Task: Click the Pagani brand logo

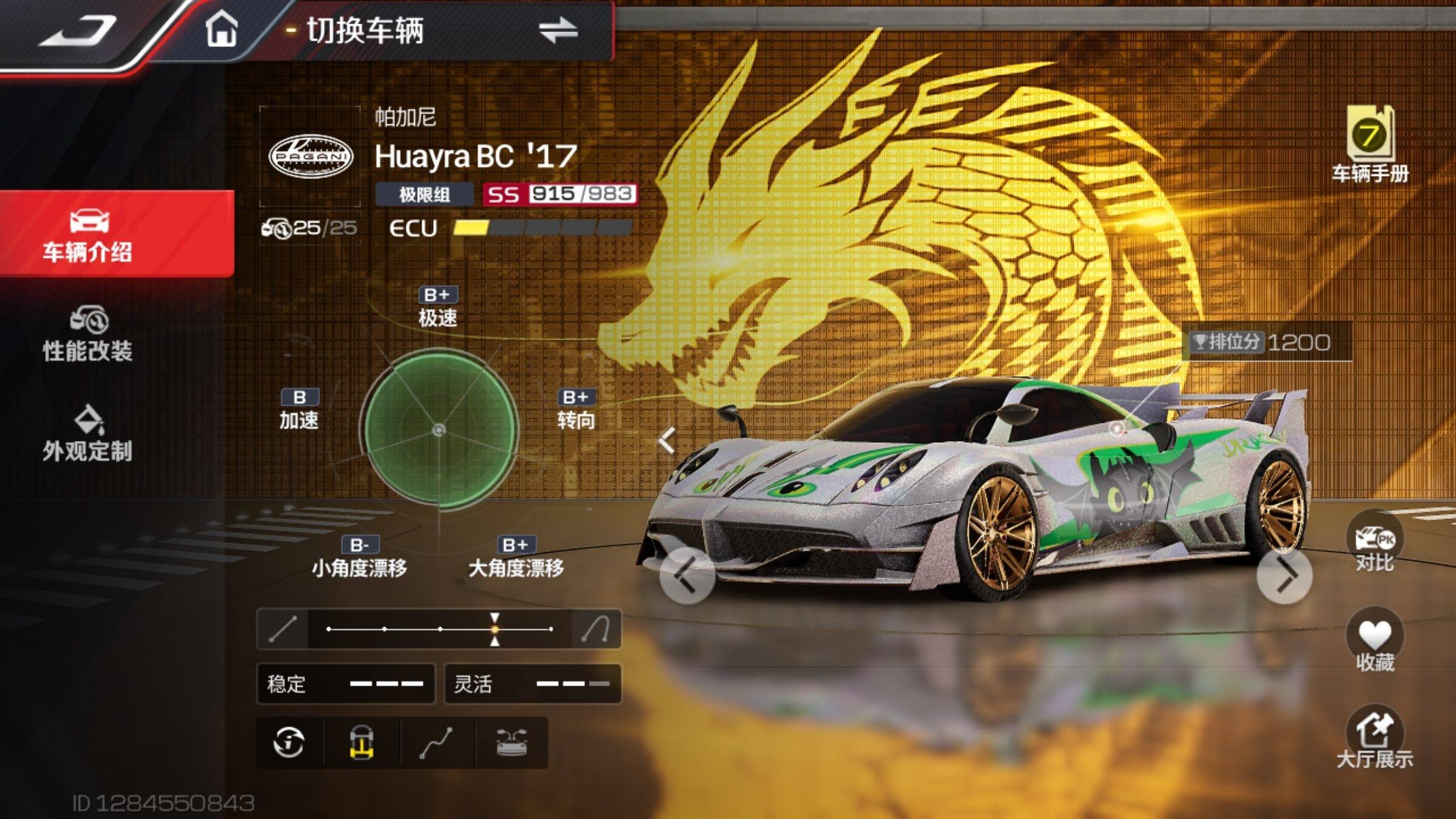Action: click(311, 157)
